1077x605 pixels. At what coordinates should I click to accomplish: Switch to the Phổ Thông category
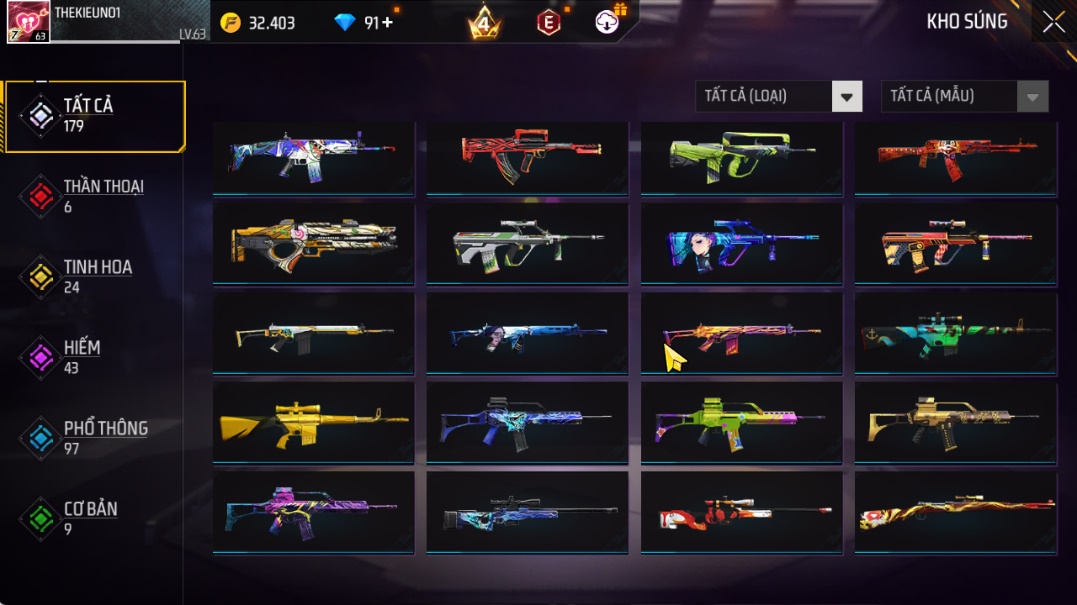(x=95, y=438)
